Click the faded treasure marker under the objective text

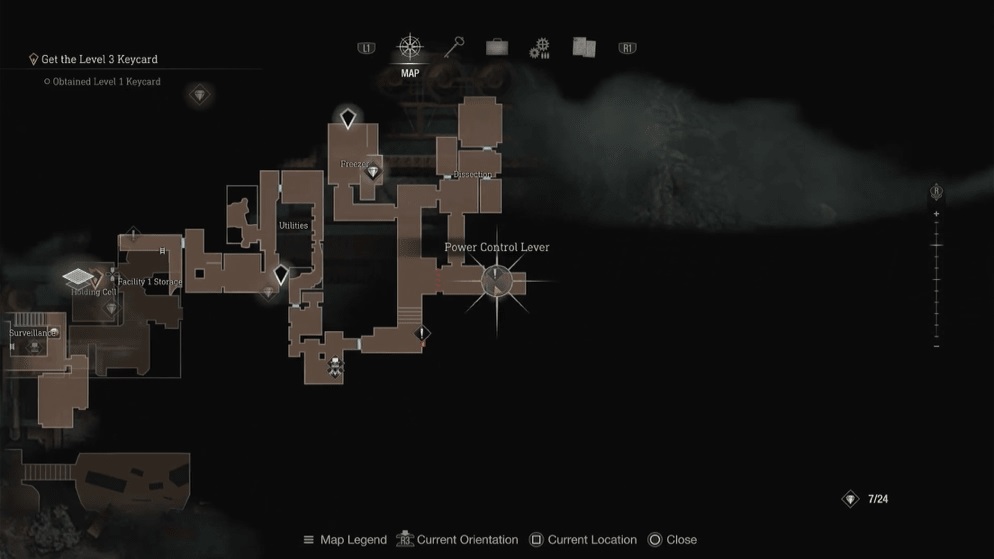pyautogui.click(x=200, y=96)
